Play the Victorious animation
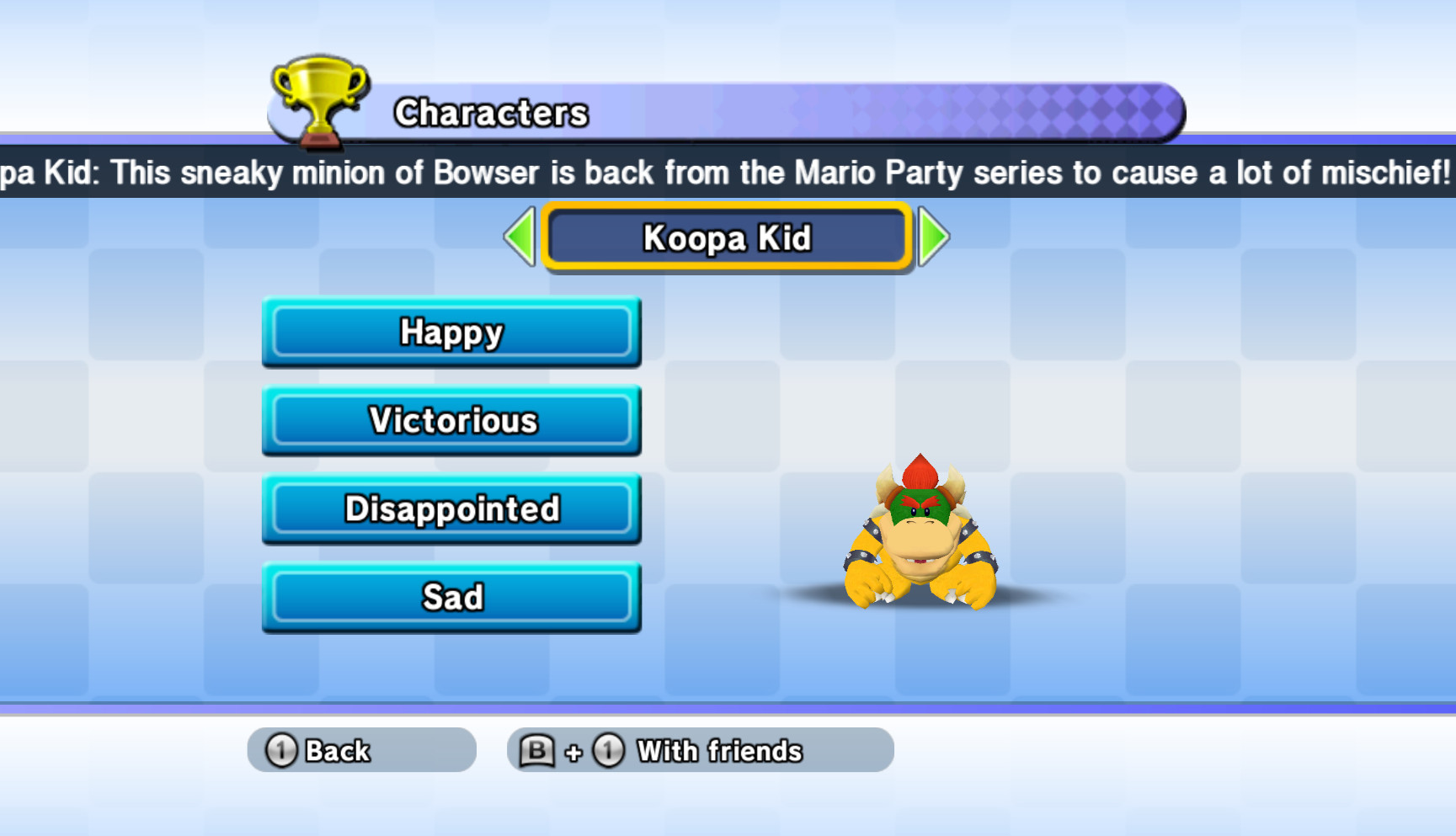 coord(451,421)
